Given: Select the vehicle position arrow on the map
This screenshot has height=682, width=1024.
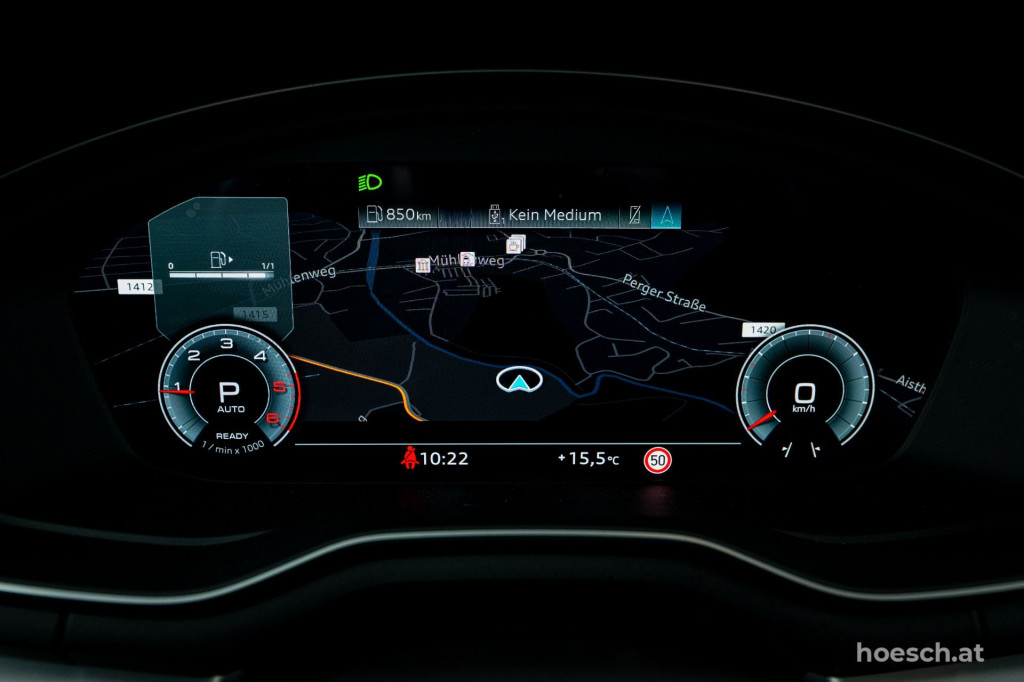Looking at the screenshot, I should tap(517, 380).
